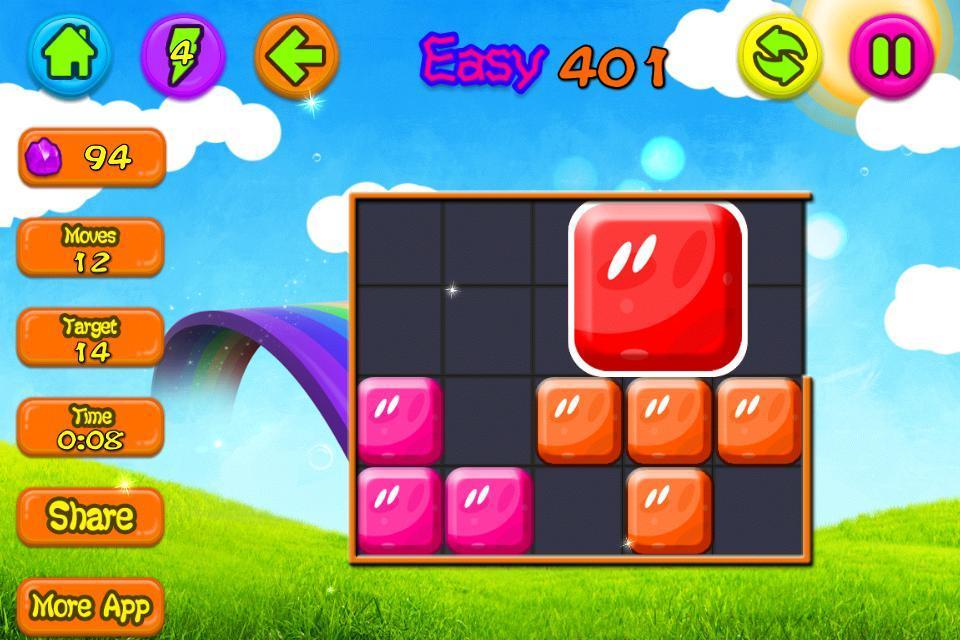Restart the level with the refresh button
The width and height of the screenshot is (960, 640).
780,55
